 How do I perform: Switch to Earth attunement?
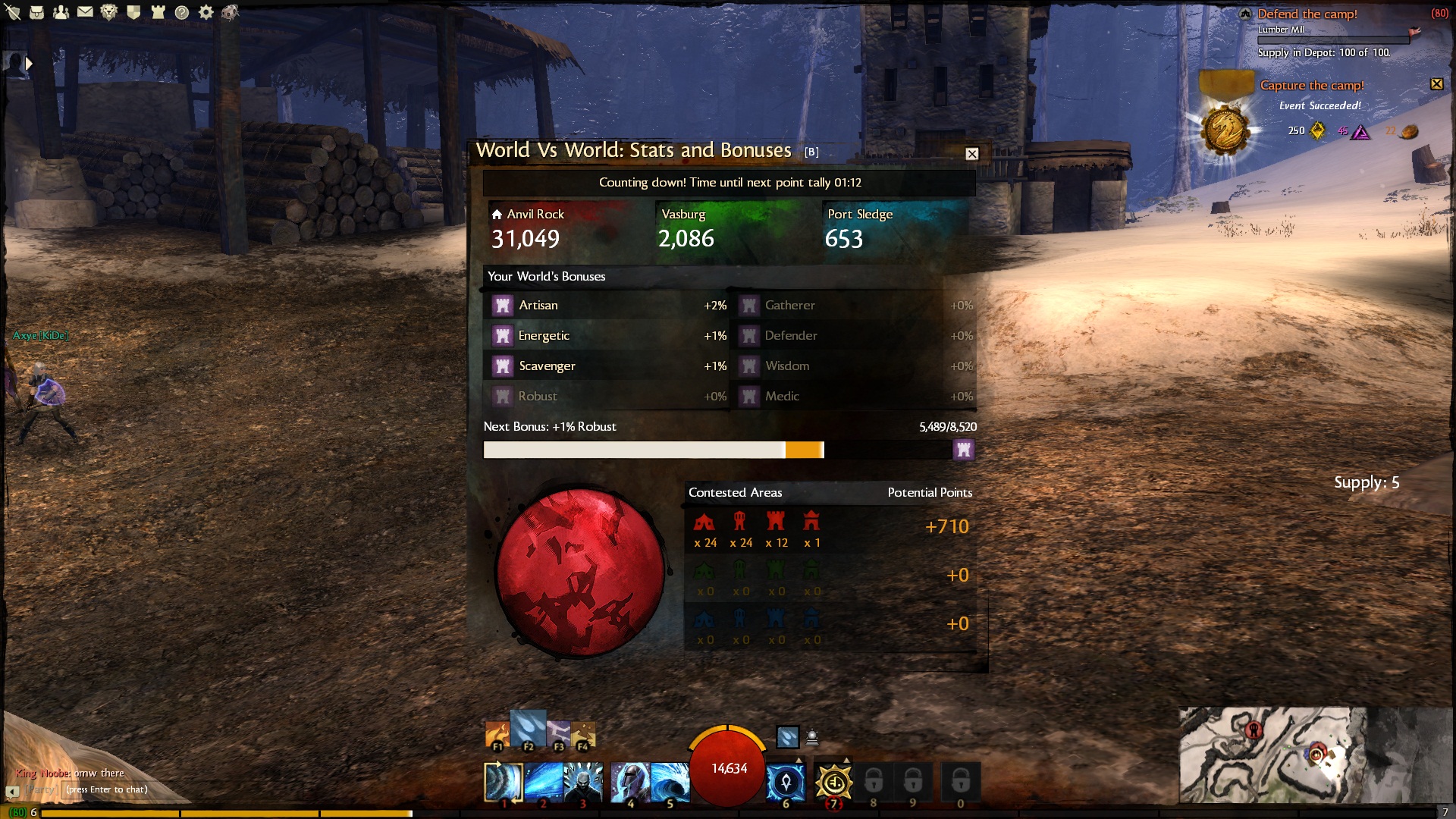(x=583, y=734)
